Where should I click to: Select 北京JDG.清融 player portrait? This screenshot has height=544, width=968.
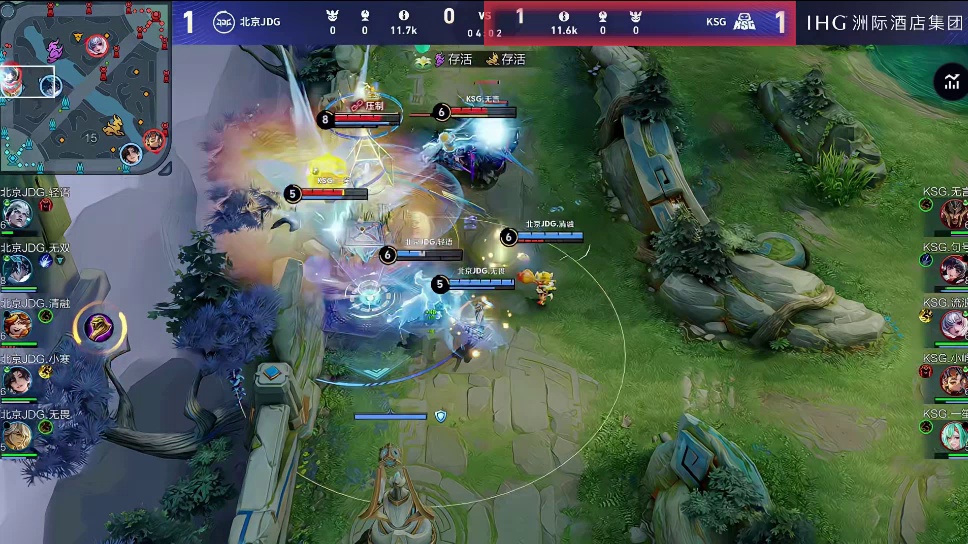point(17,324)
